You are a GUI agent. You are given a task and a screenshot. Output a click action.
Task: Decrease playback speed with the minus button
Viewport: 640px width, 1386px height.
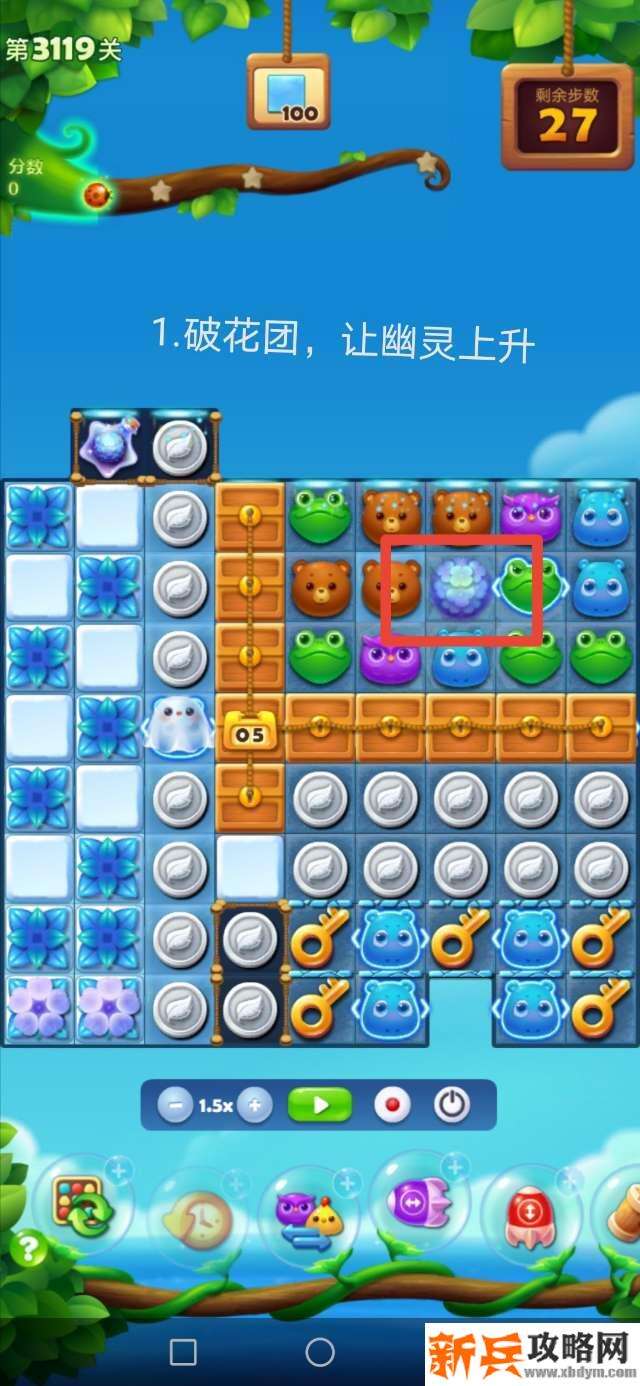[x=176, y=1106]
